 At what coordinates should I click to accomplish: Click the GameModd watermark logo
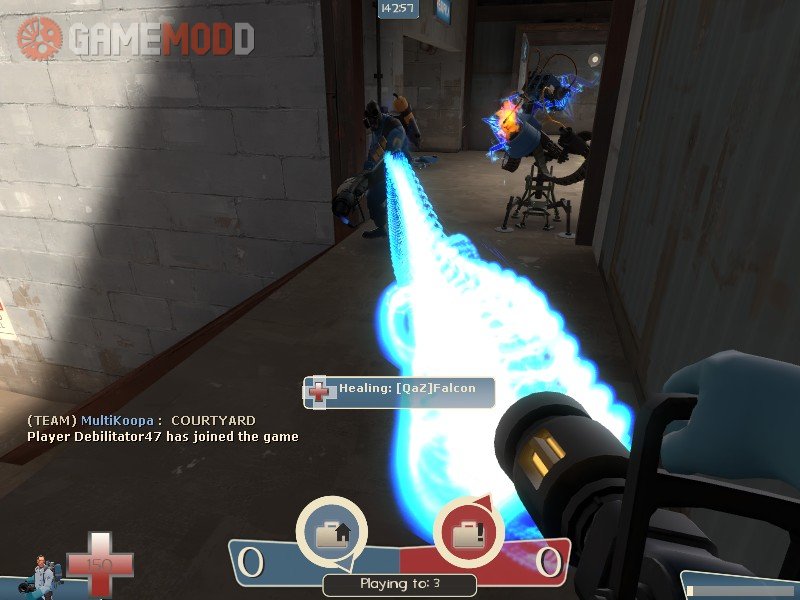coord(134,39)
